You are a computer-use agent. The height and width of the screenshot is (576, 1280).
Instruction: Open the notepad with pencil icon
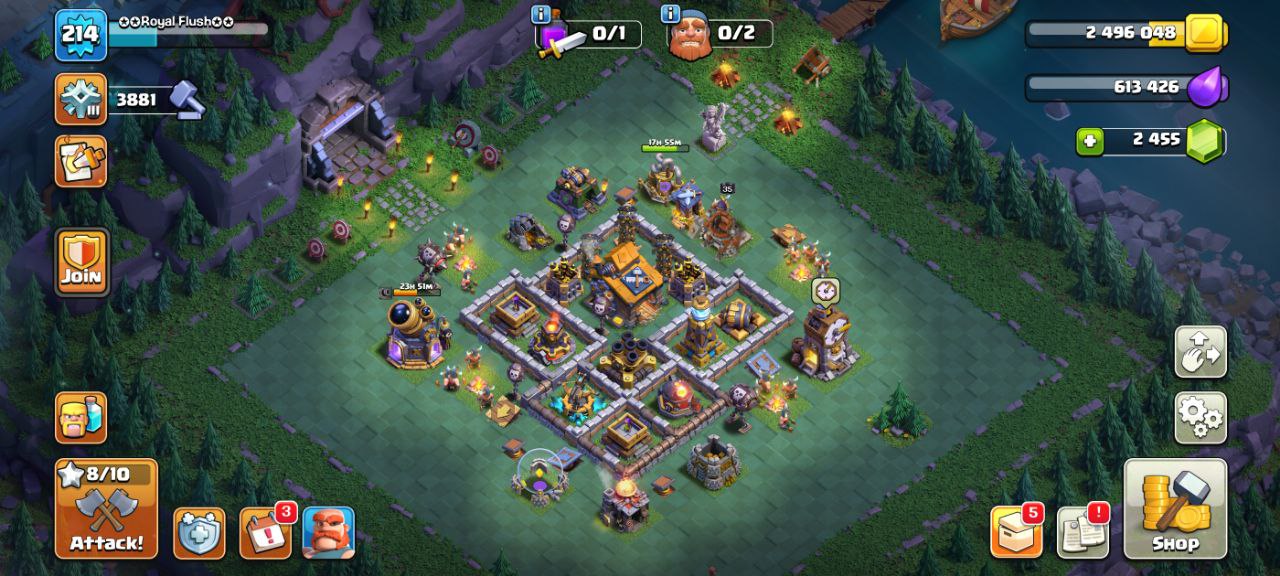pos(81,161)
